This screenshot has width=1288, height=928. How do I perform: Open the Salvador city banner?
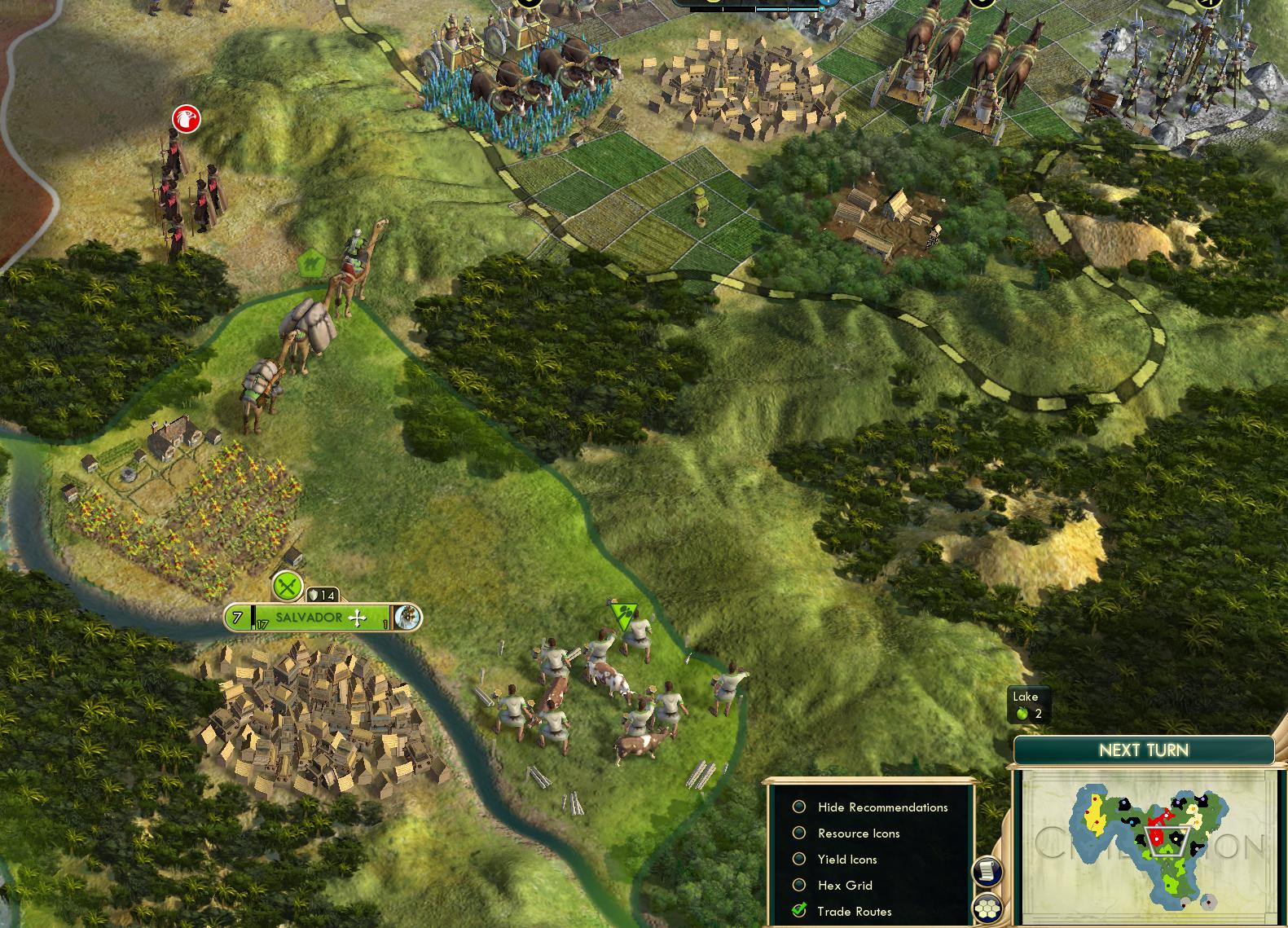(310, 618)
